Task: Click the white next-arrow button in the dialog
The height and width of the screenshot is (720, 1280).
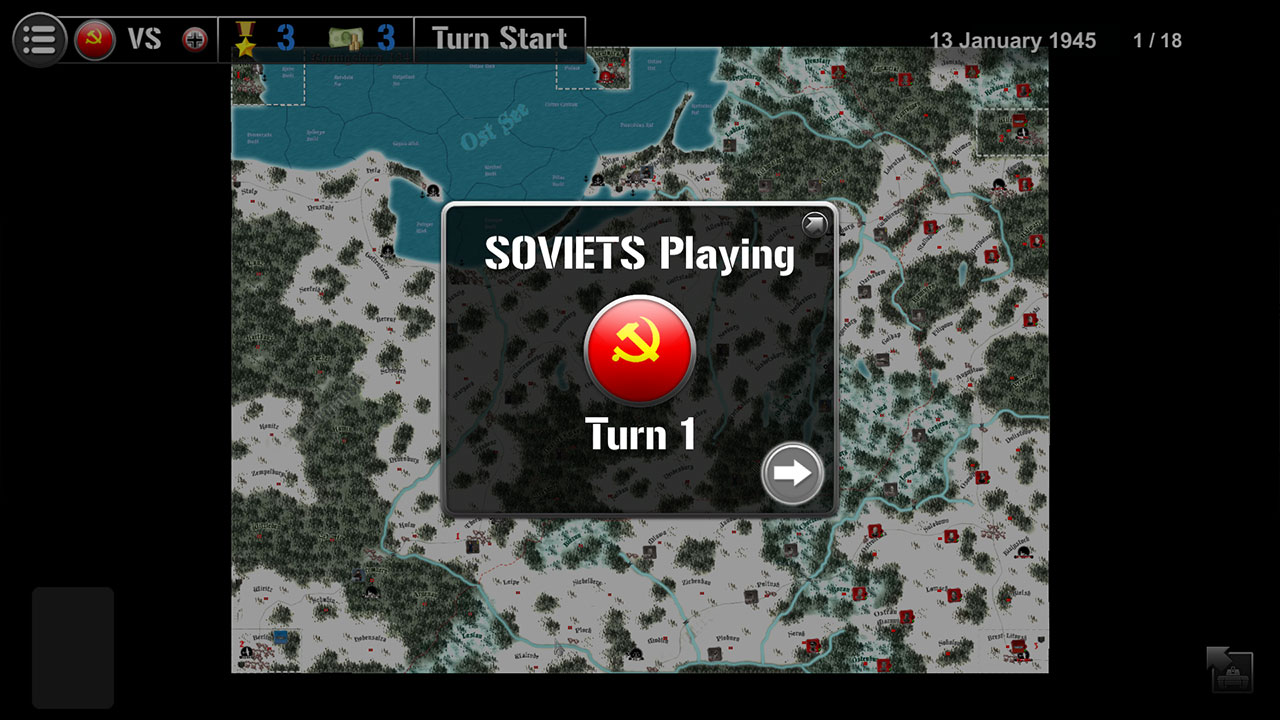Action: point(792,474)
